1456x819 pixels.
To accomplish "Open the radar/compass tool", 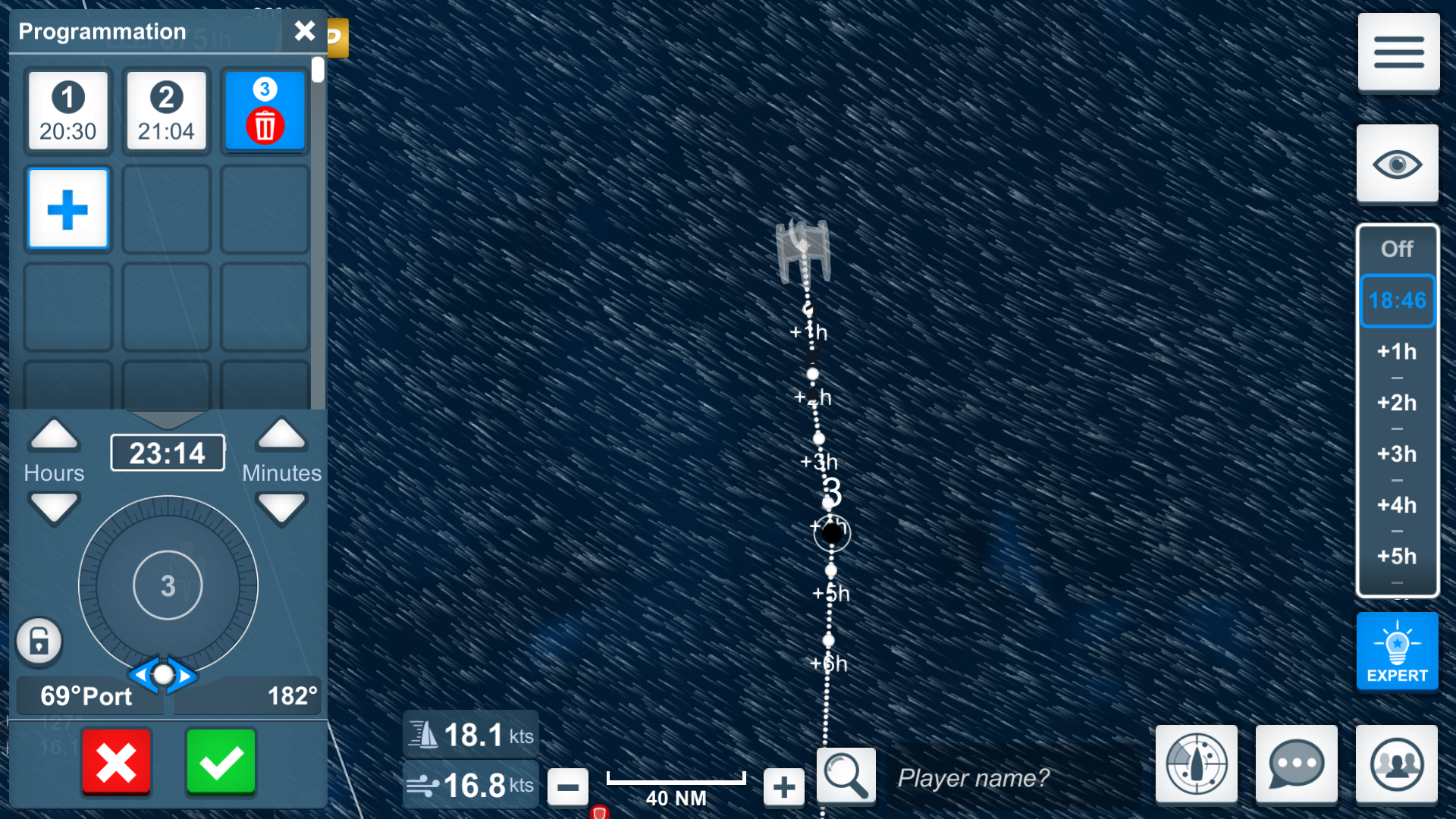I will point(1197,764).
